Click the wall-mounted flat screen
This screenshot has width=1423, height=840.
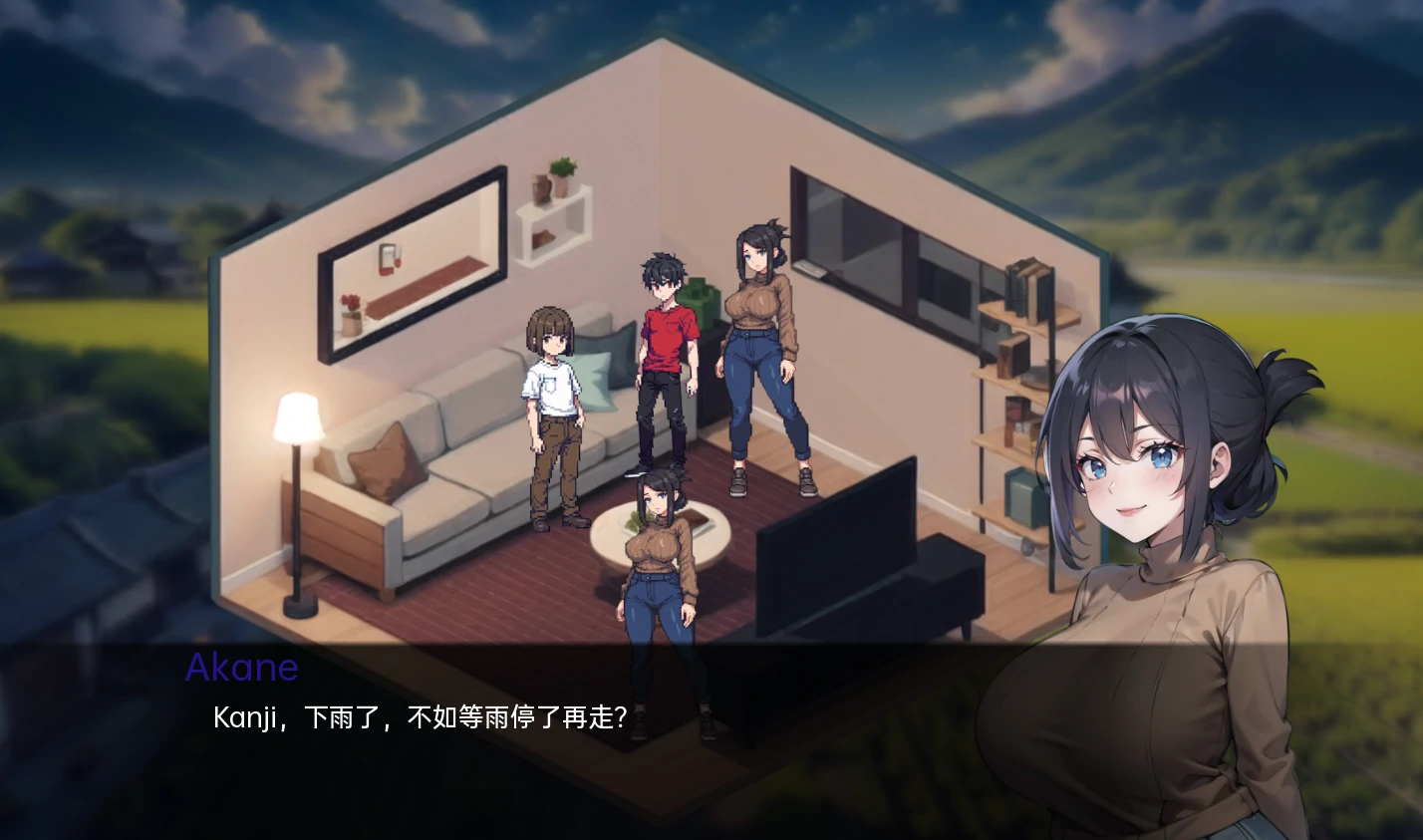coord(877,239)
